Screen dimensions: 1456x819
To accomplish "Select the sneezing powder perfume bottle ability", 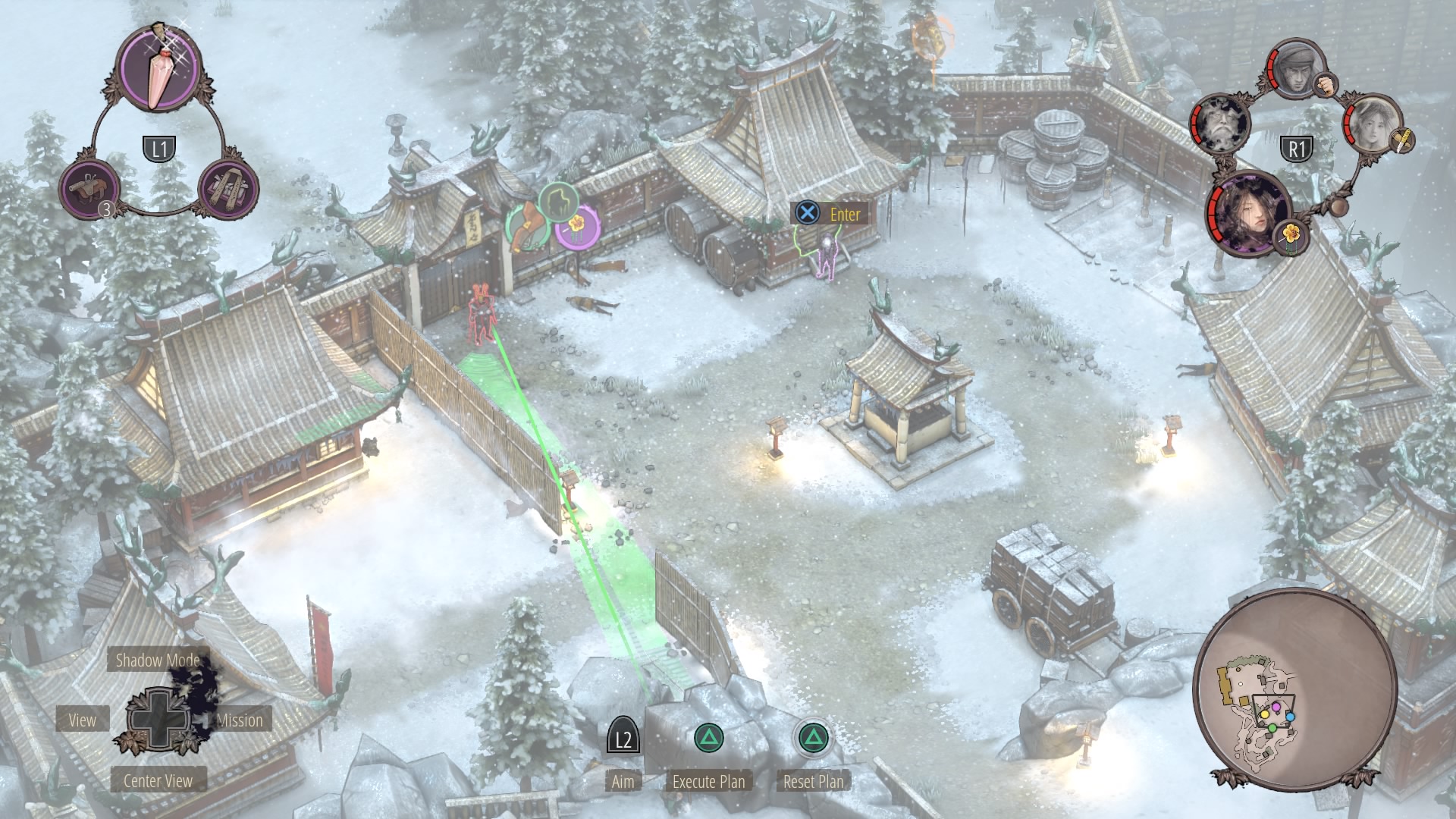I will click(x=160, y=70).
